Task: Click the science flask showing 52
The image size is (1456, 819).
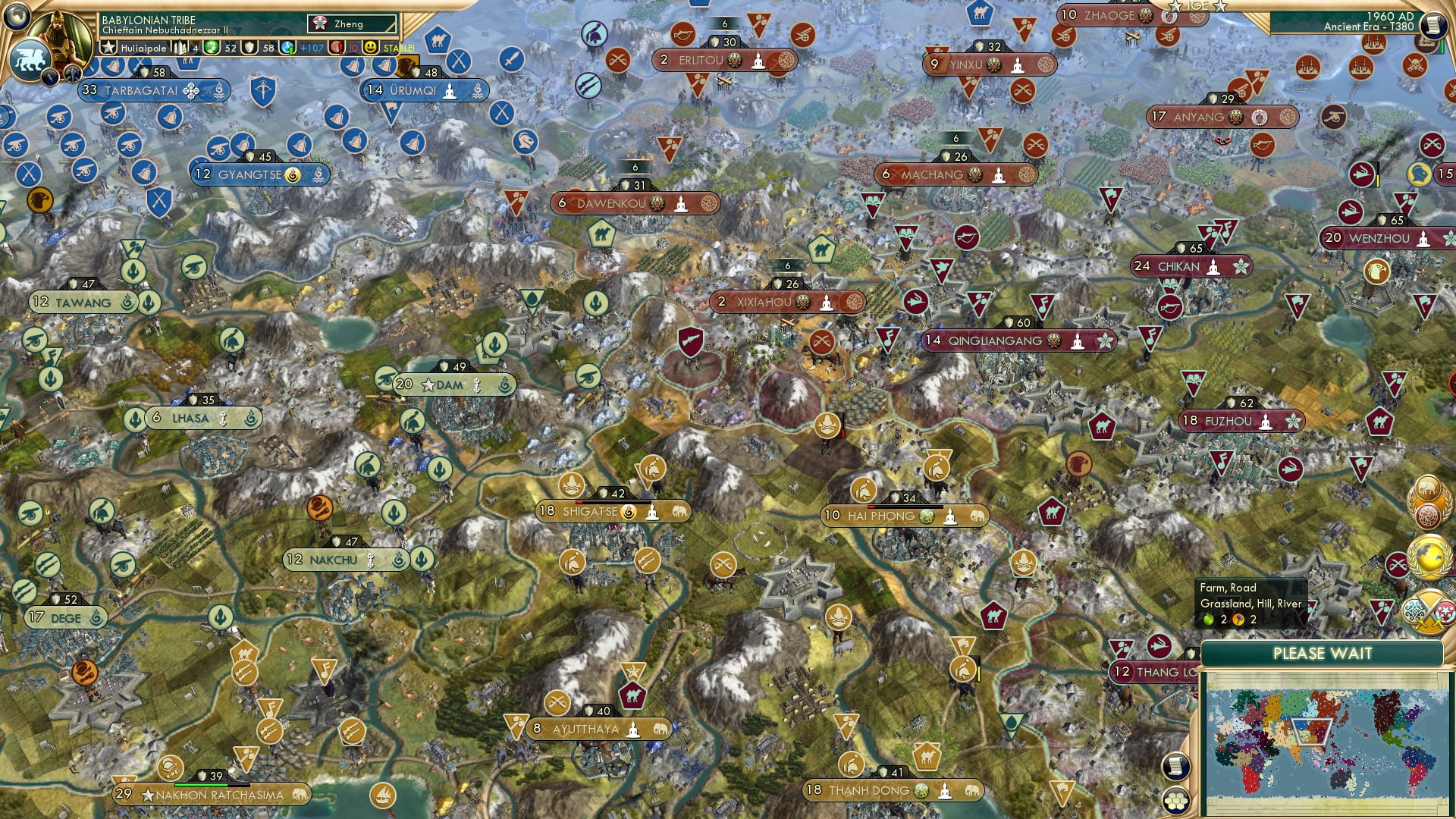Action: pos(212,47)
